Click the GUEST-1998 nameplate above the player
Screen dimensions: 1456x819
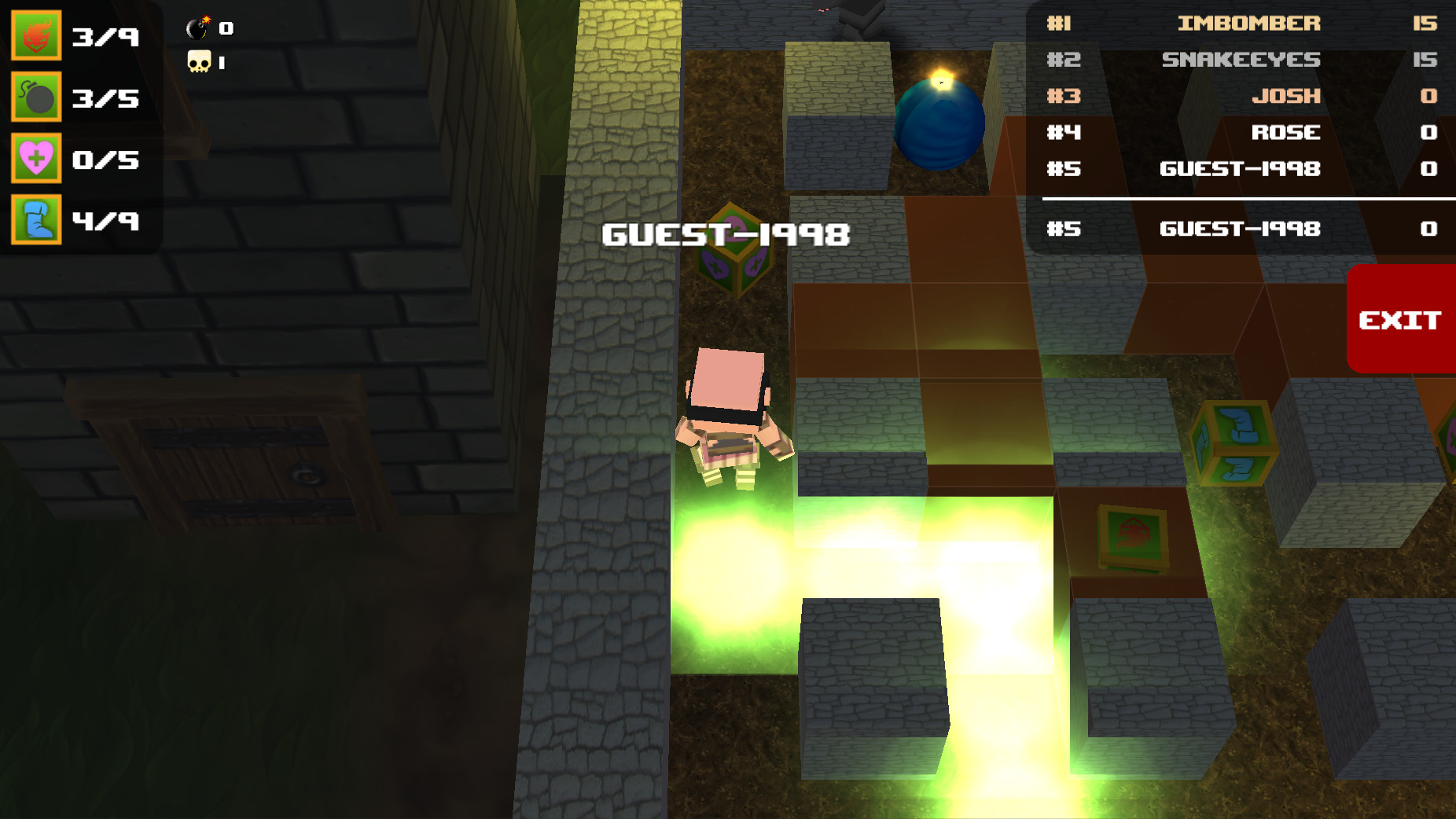point(726,232)
